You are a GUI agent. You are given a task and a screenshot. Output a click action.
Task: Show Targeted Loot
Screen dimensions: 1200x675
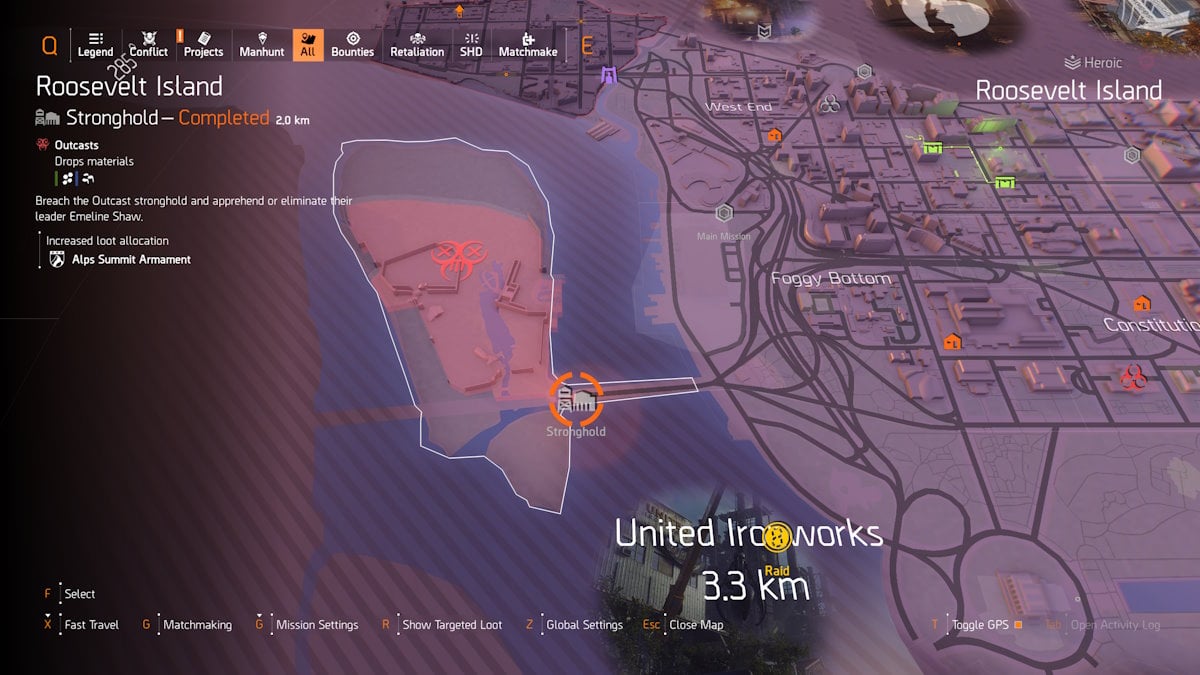tap(451, 625)
